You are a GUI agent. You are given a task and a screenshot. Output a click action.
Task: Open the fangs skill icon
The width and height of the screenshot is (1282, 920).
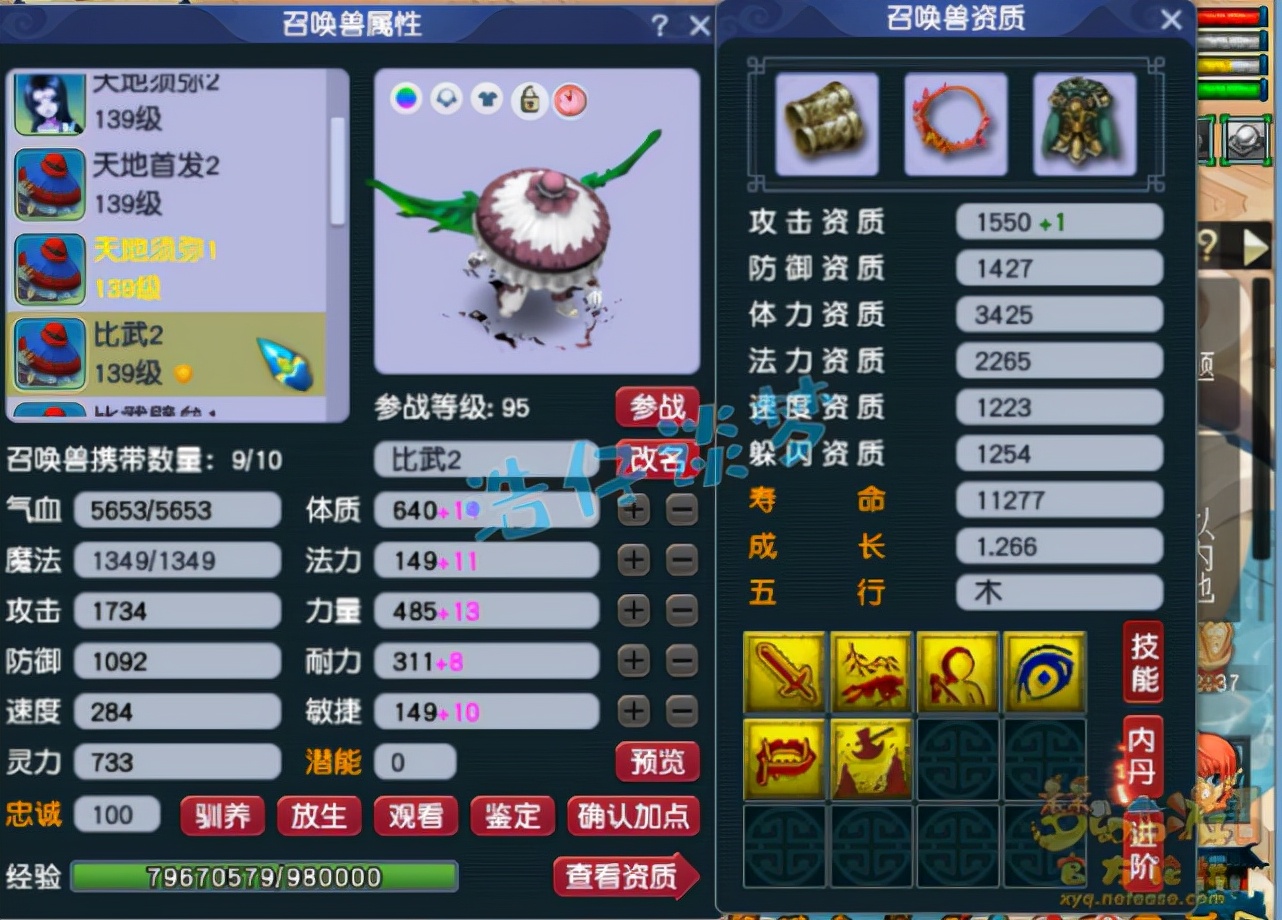pyautogui.click(x=785, y=760)
